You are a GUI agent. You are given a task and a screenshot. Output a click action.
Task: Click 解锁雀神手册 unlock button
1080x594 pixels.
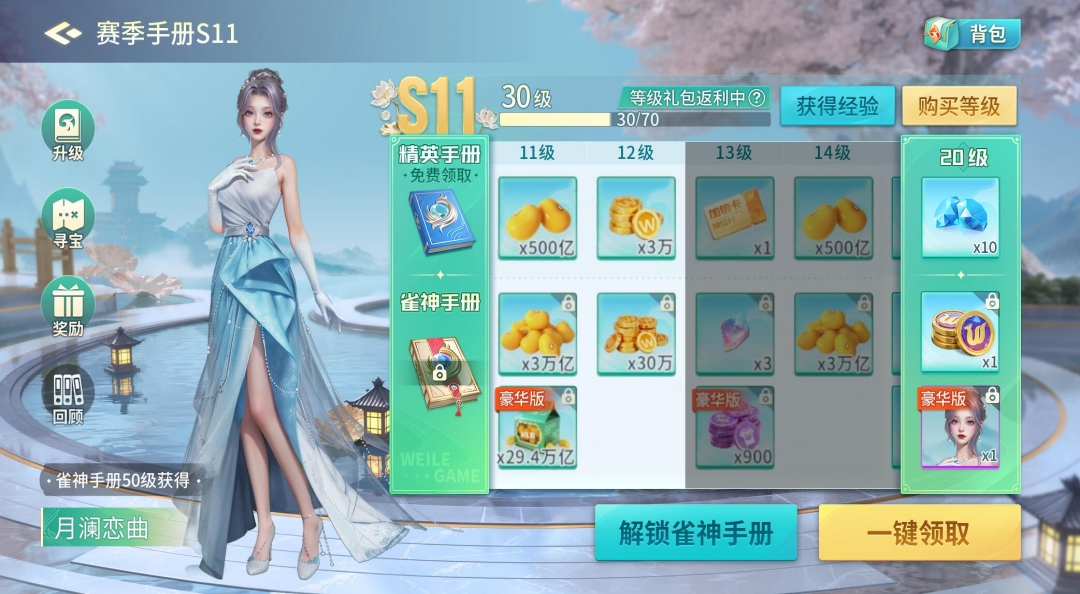tap(696, 533)
